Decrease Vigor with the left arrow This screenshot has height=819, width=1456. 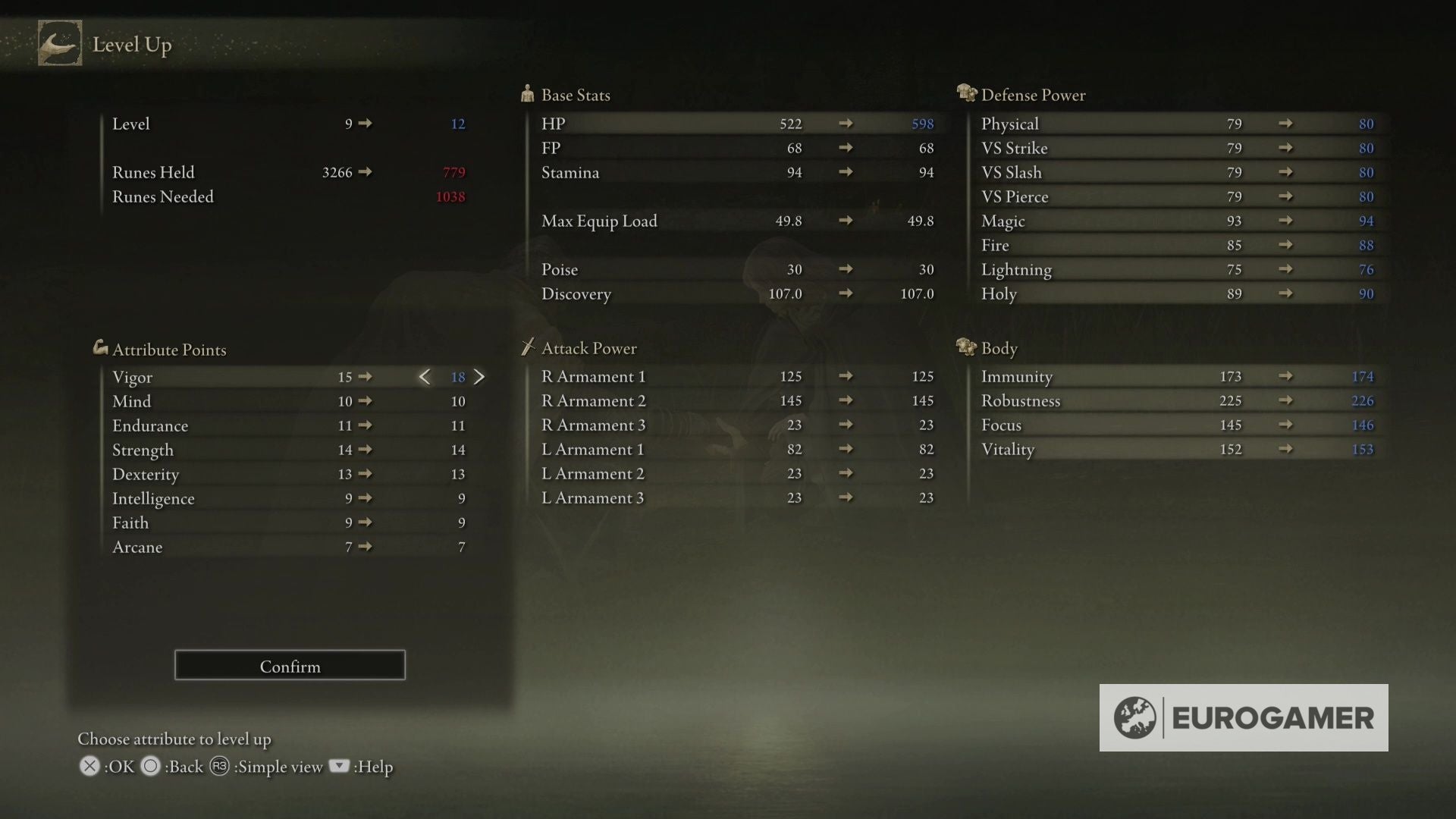[x=425, y=376]
